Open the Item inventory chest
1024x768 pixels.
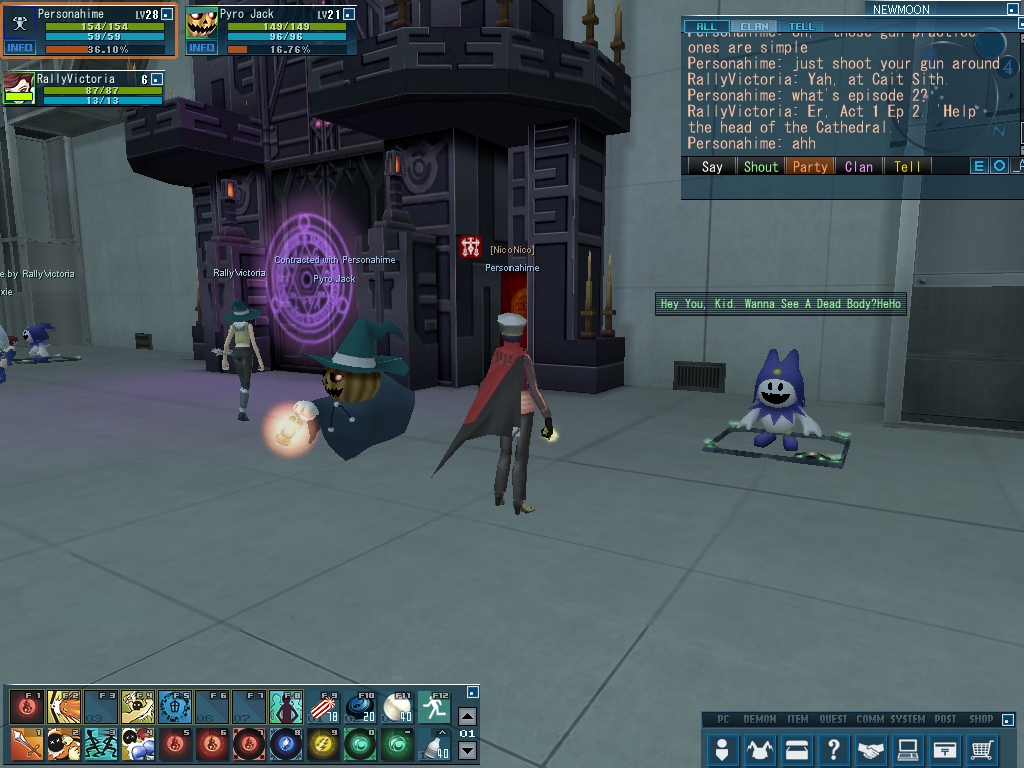796,748
